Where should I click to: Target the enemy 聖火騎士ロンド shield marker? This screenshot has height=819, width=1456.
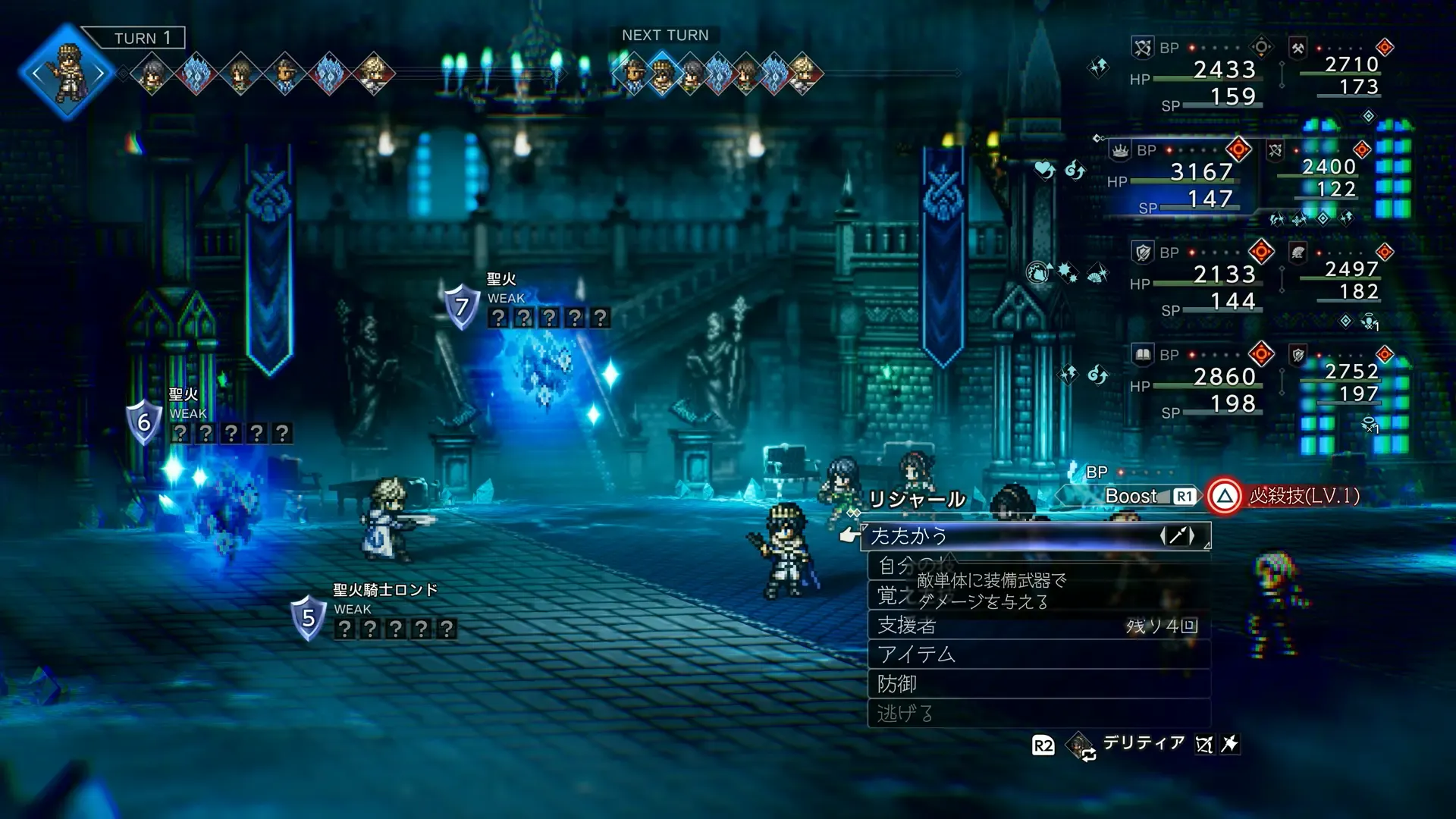click(x=308, y=618)
